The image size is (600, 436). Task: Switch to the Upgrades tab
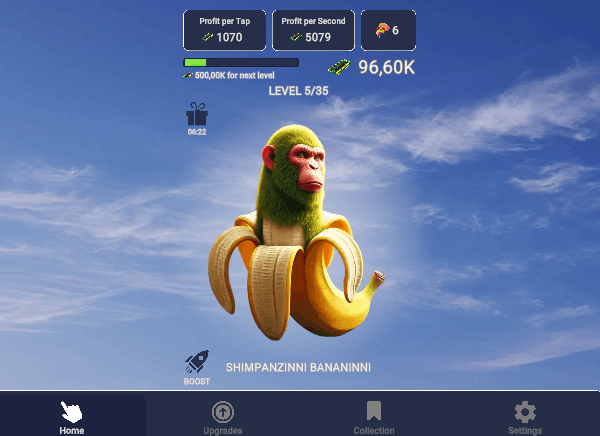point(222,415)
